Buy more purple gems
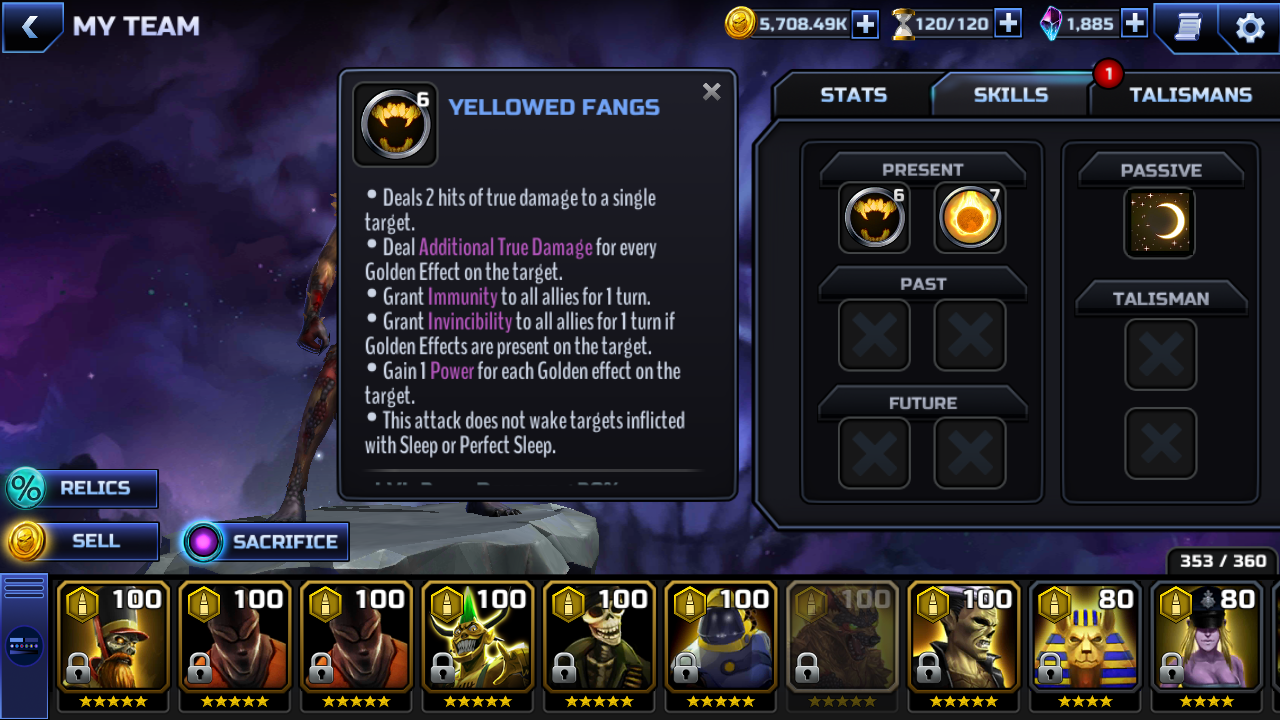 (x=1134, y=24)
